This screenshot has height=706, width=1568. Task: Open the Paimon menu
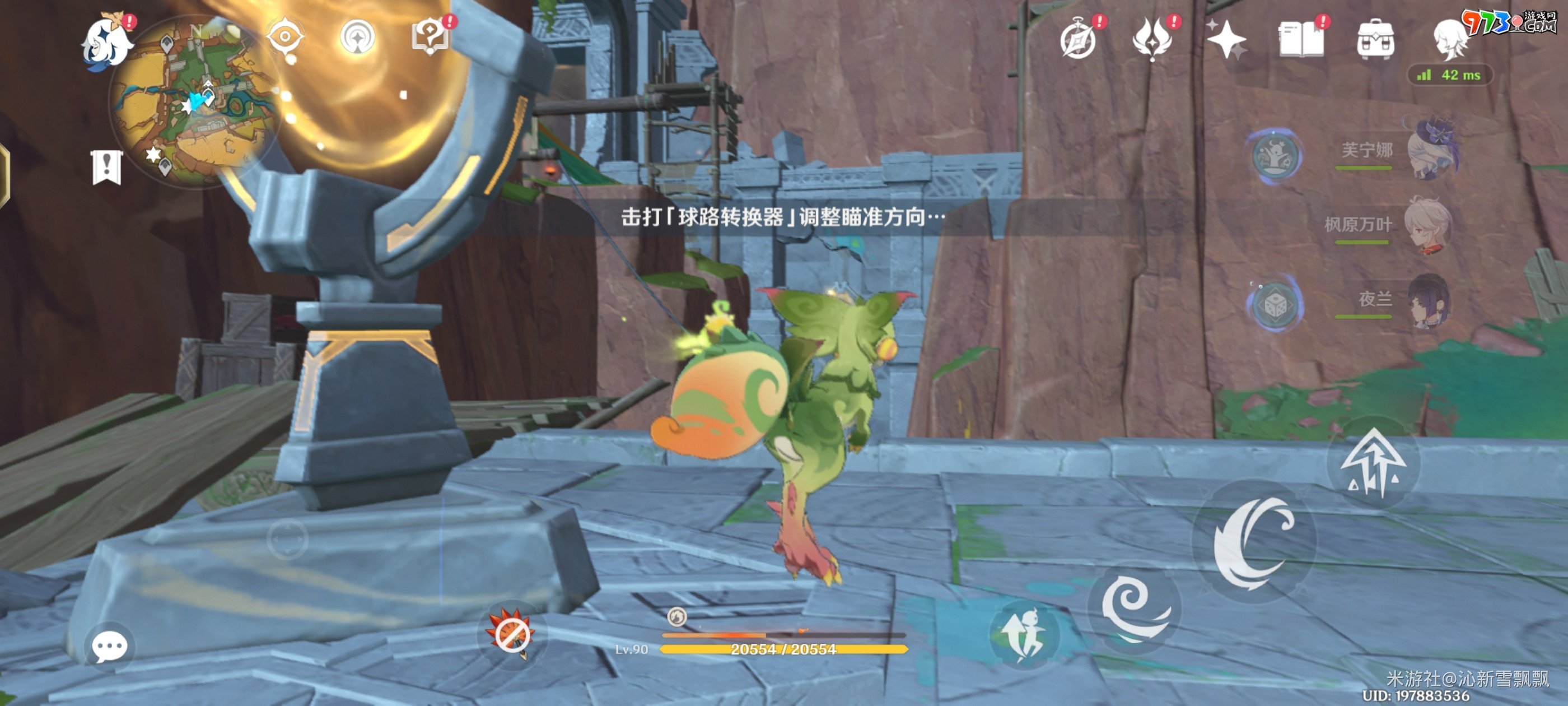click(107, 43)
